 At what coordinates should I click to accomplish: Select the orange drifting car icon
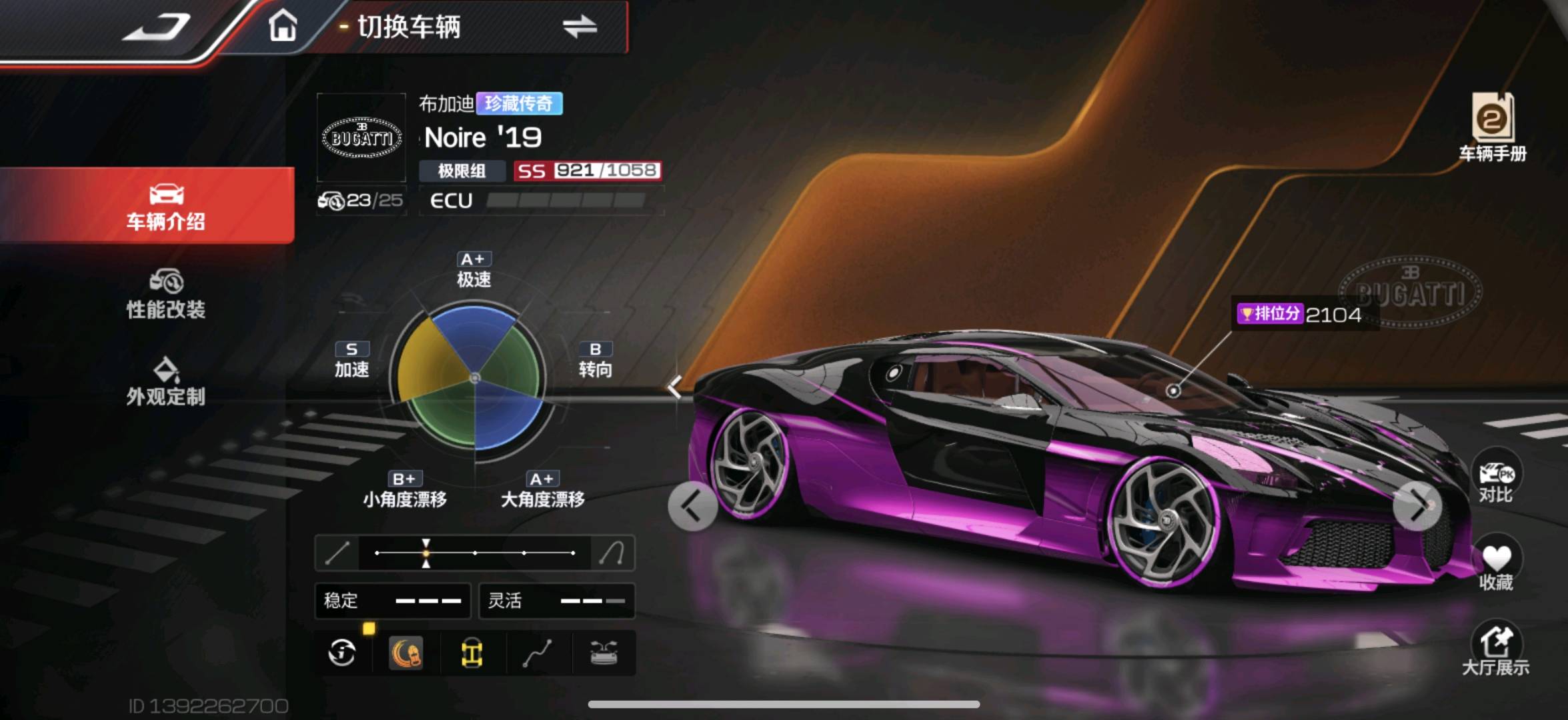coord(406,653)
